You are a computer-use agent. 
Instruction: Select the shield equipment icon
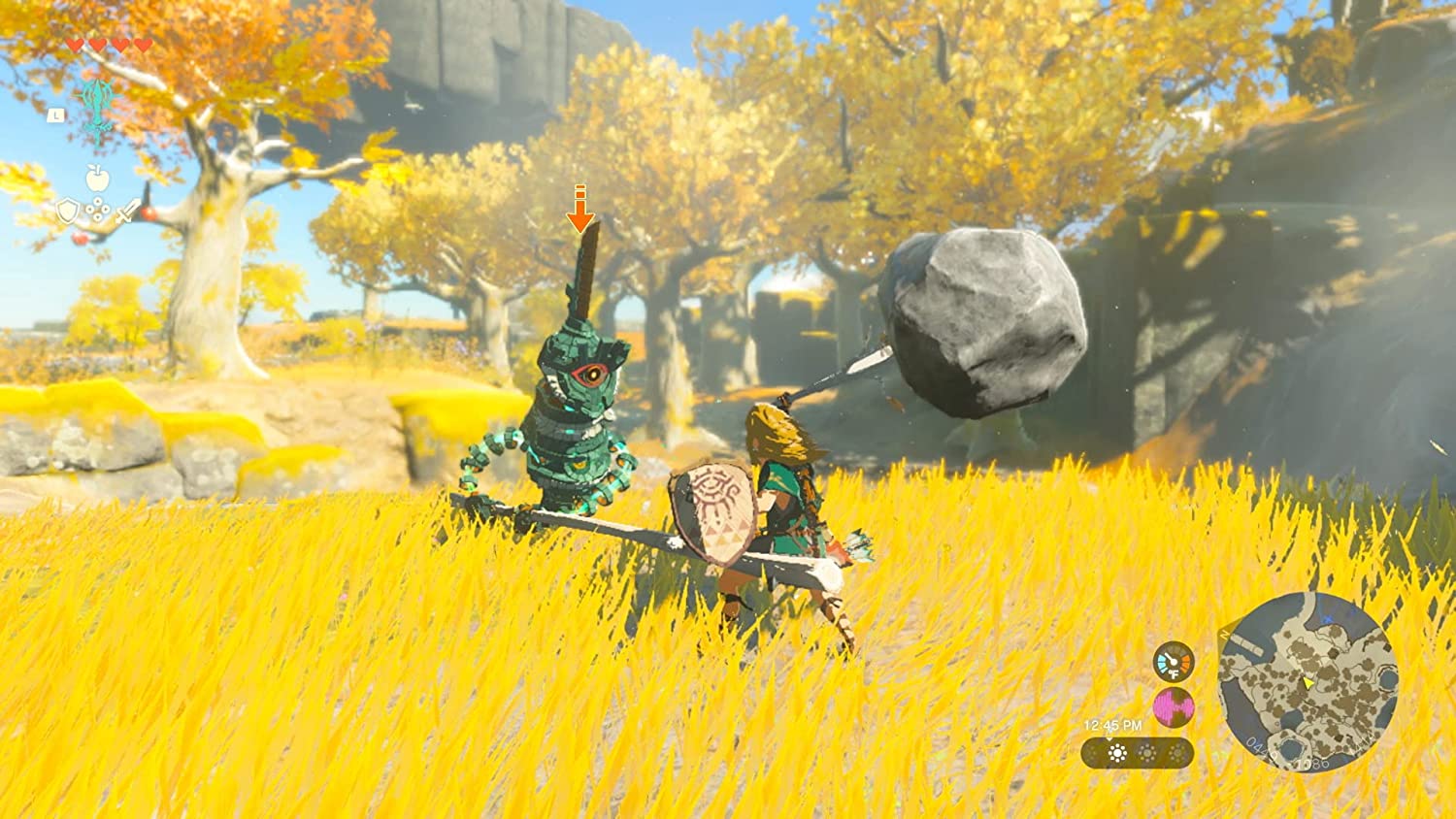point(67,211)
